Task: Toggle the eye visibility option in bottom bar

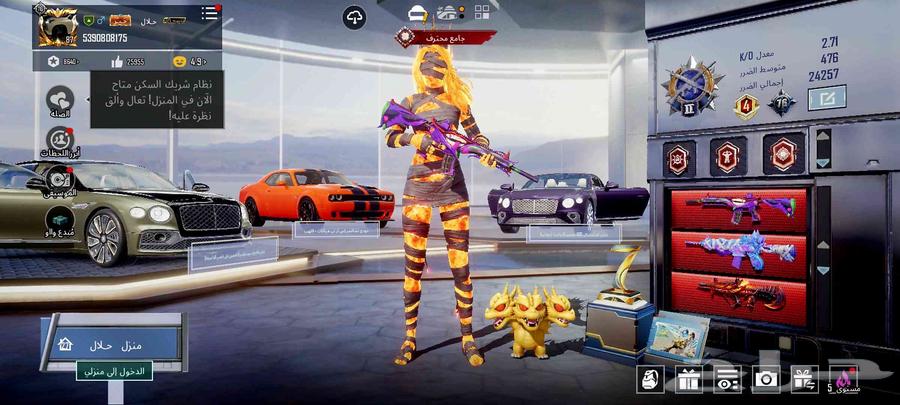Action: [727, 379]
